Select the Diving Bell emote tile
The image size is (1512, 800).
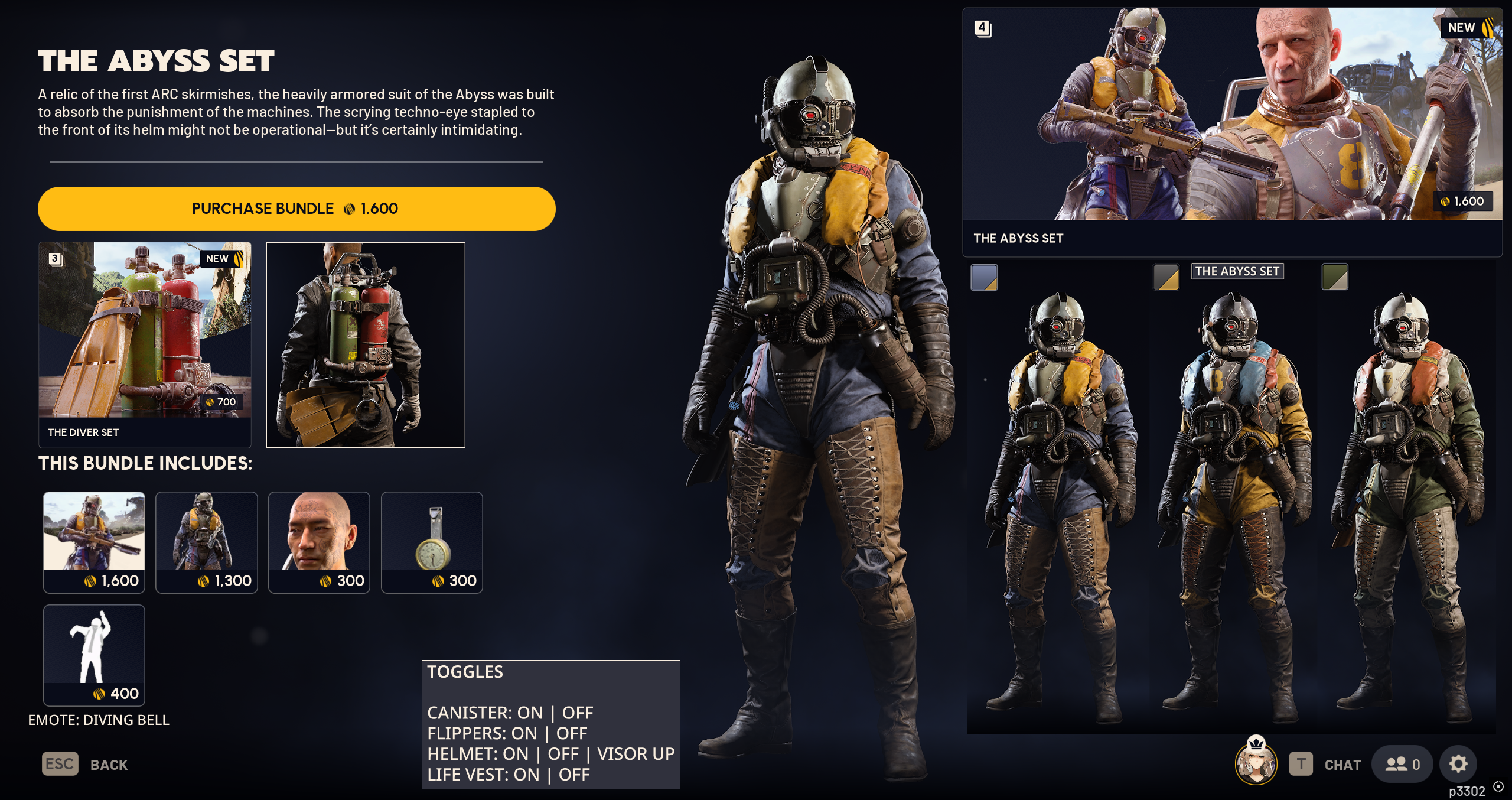[94, 655]
